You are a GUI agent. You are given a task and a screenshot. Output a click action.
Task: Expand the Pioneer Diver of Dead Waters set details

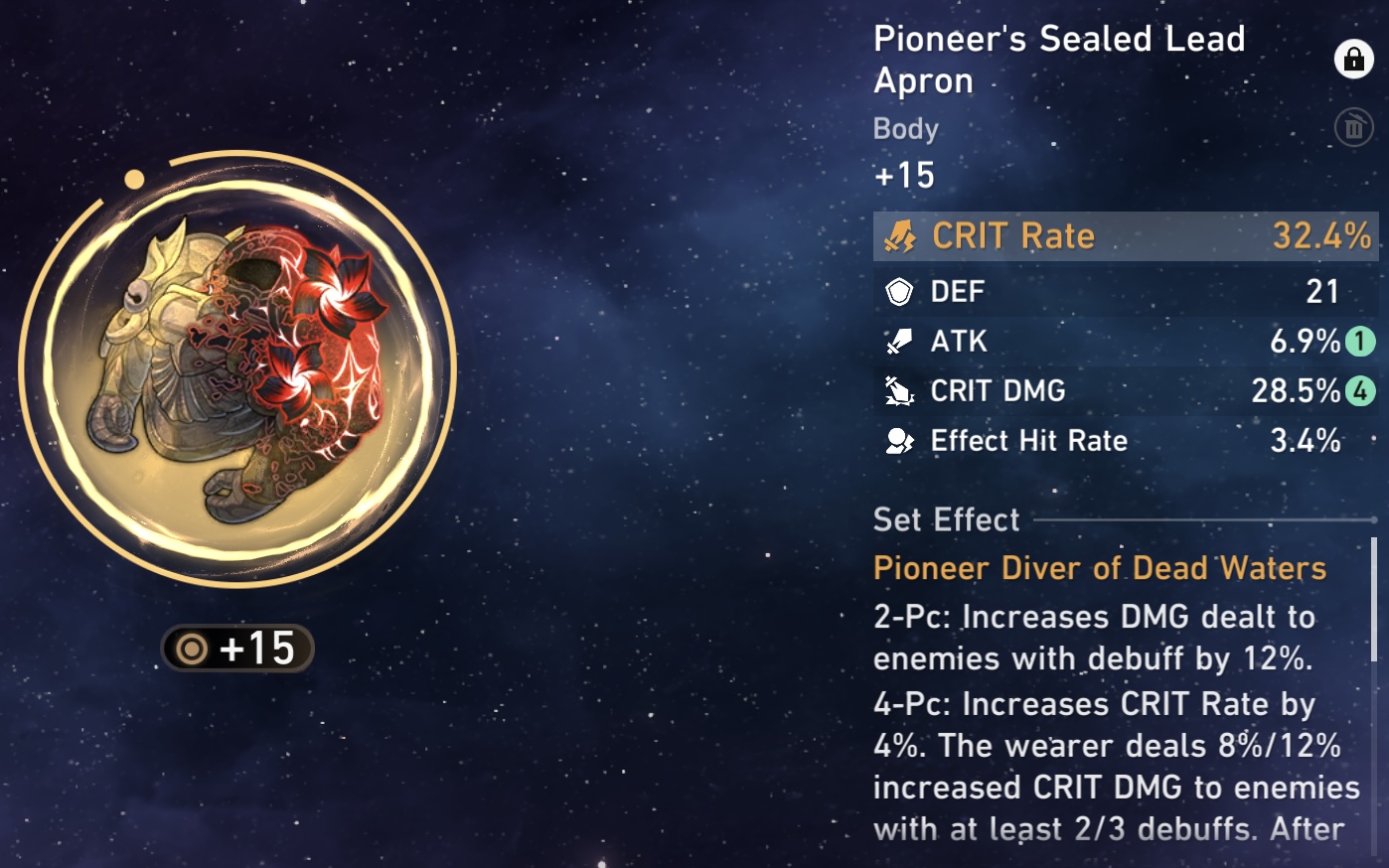pos(1099,568)
